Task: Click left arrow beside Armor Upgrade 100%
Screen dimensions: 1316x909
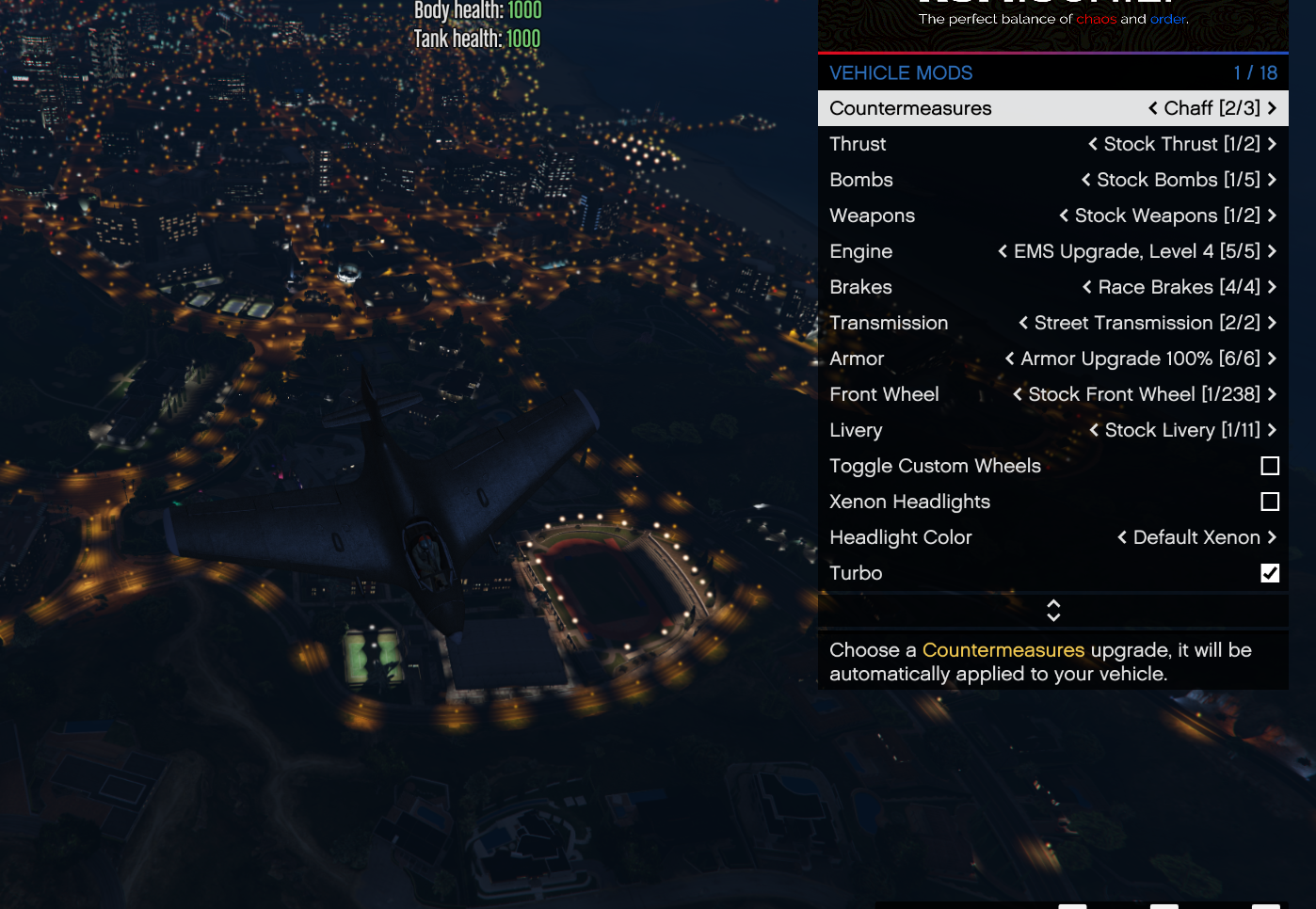Action: coord(1010,359)
